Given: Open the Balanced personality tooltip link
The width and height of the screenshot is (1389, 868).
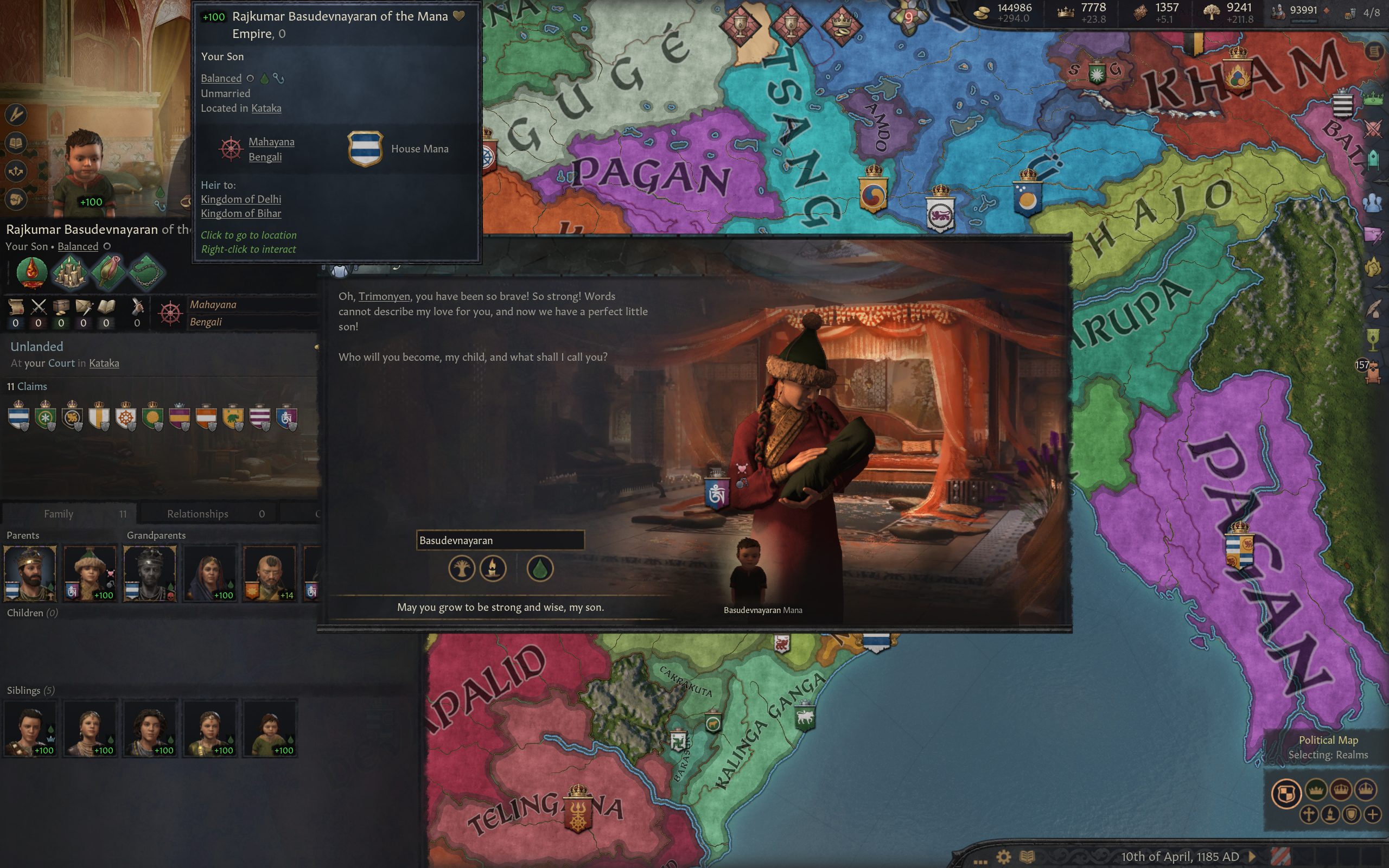Looking at the screenshot, I should [221, 78].
